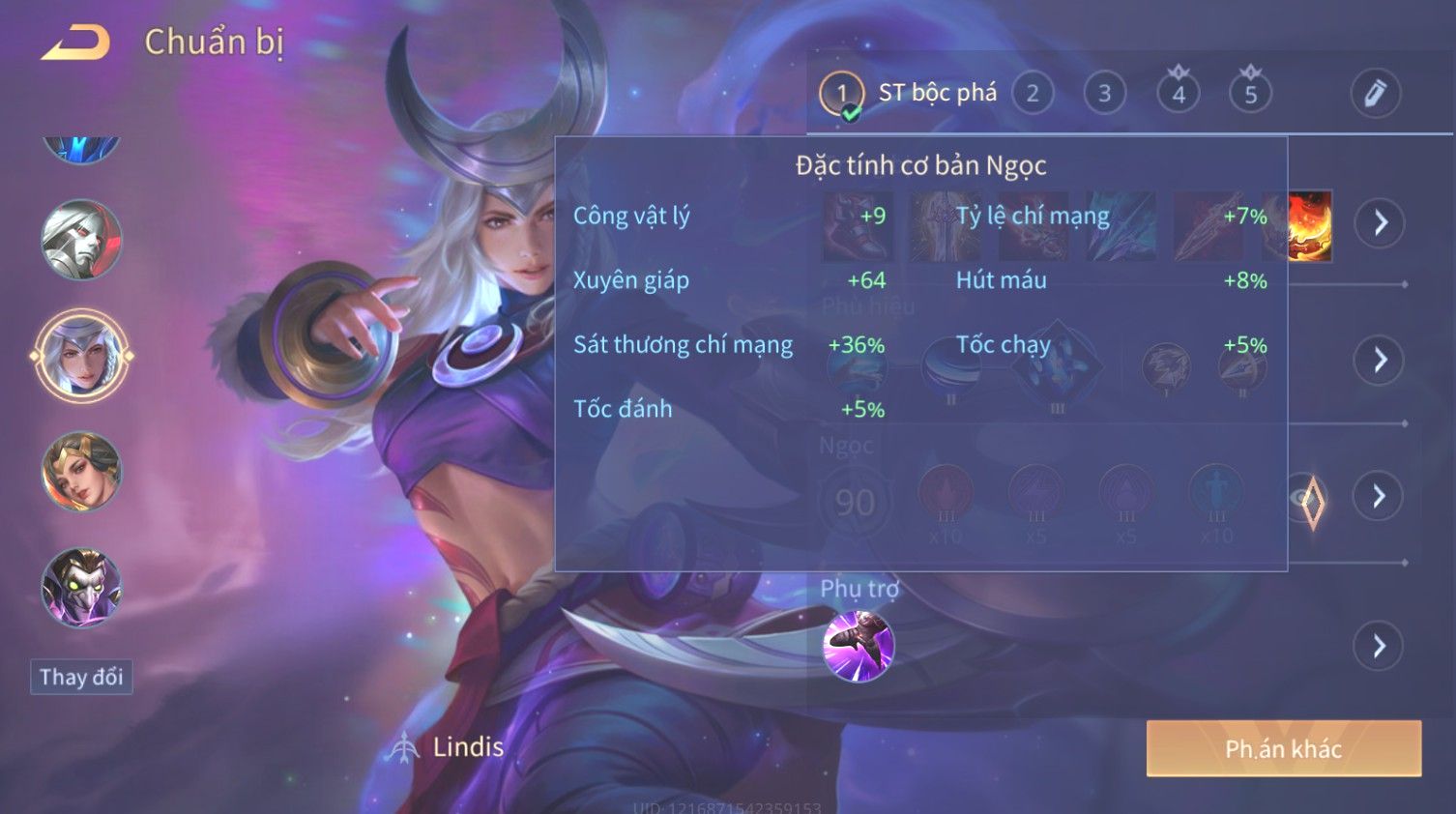
Task: Open the item build arrow
Action: [1379, 223]
